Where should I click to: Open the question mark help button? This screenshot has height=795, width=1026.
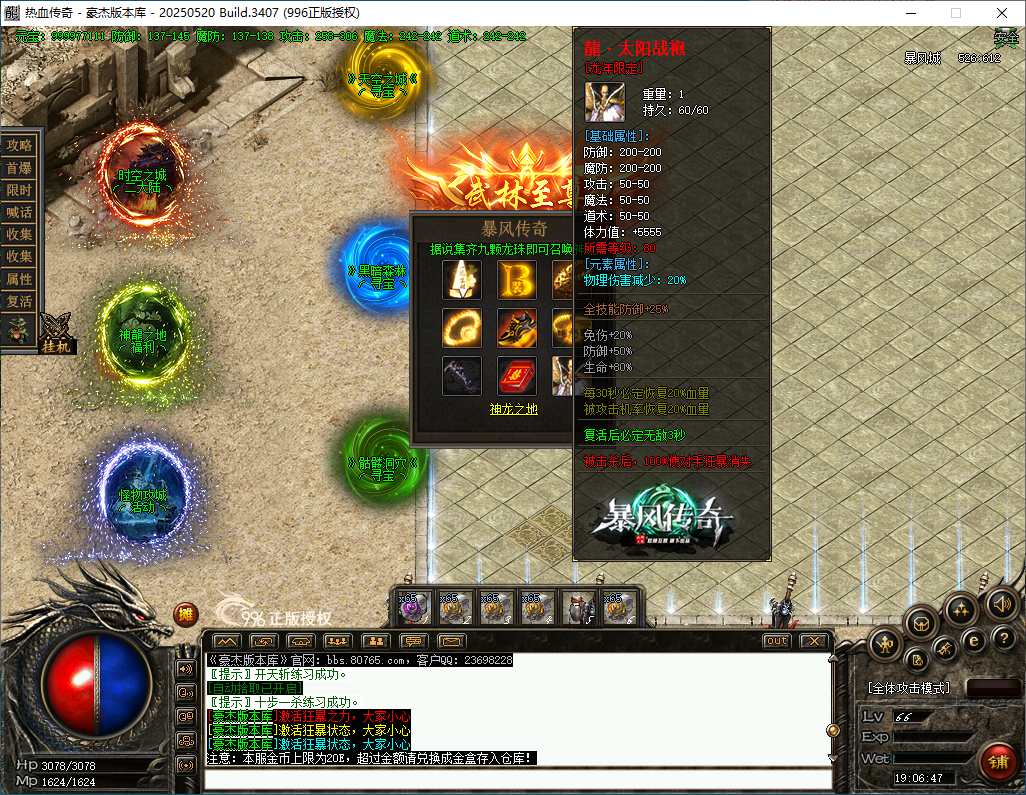pyautogui.click(x=1004, y=638)
